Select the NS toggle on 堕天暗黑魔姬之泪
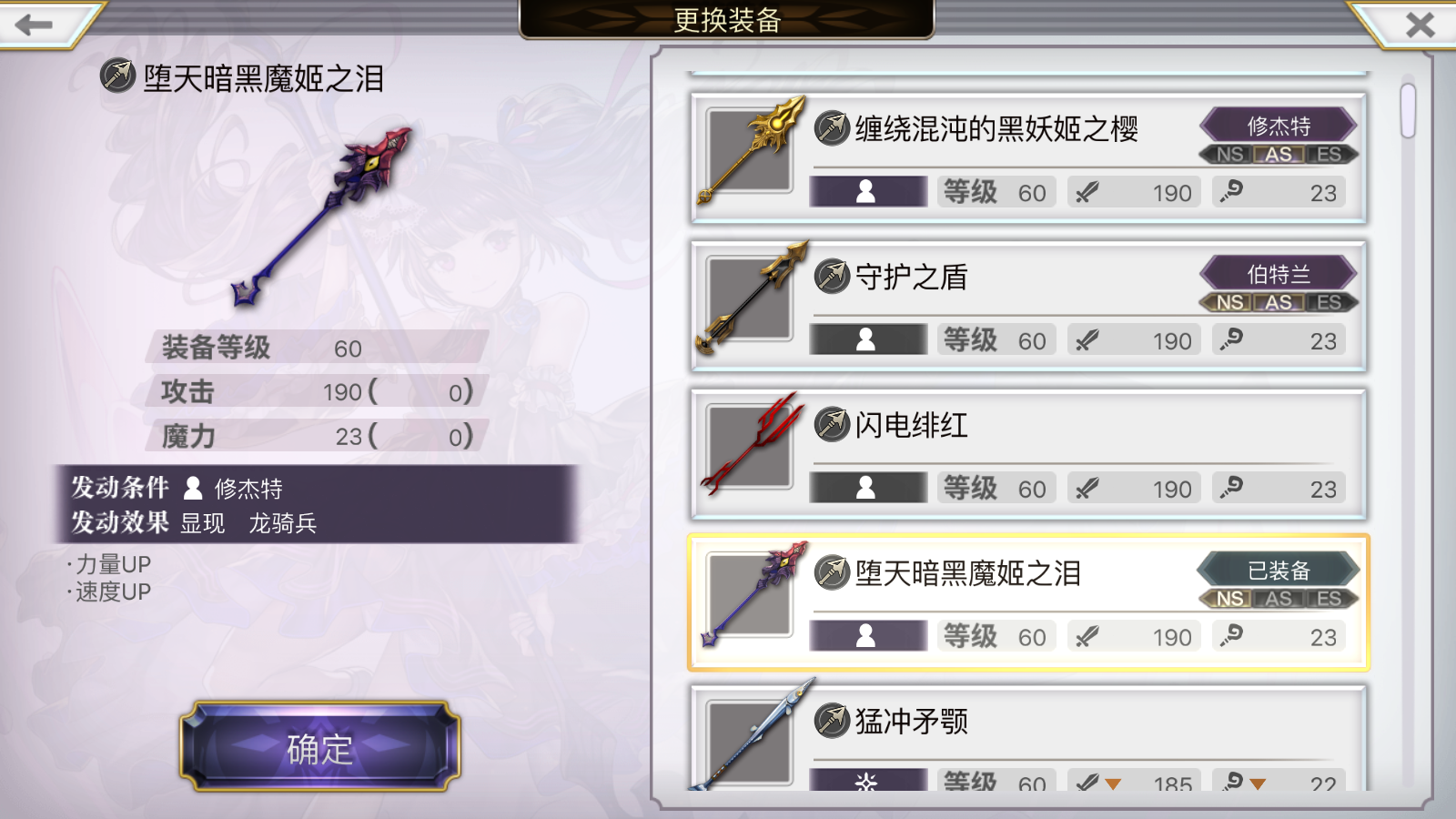The image size is (1456, 819). coord(1230,600)
